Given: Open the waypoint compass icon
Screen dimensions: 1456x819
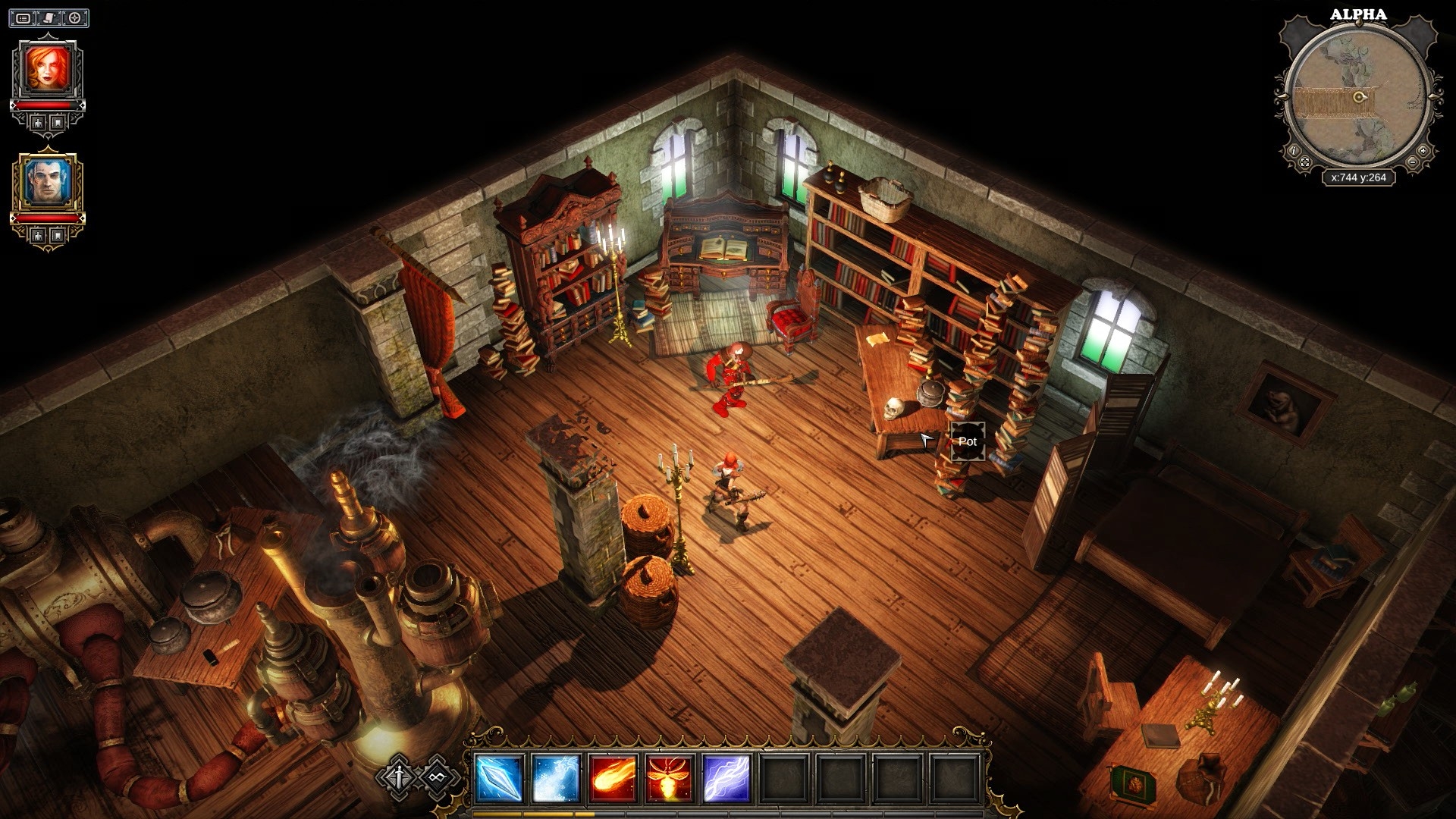Looking at the screenshot, I should (x=74, y=17).
